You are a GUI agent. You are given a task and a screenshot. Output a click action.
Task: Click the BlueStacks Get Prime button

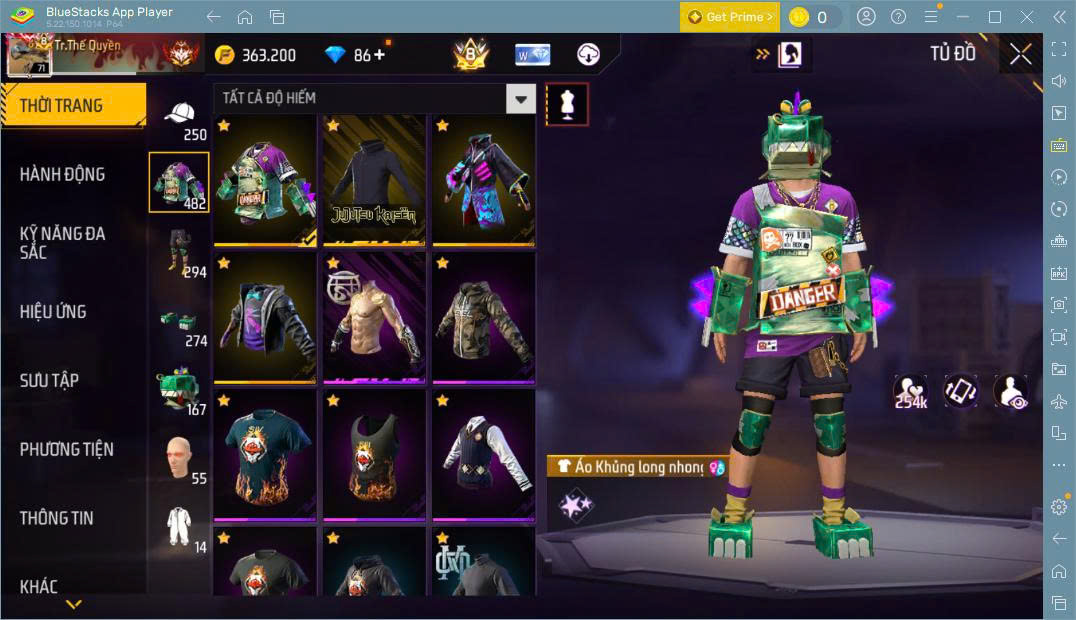[x=729, y=17]
